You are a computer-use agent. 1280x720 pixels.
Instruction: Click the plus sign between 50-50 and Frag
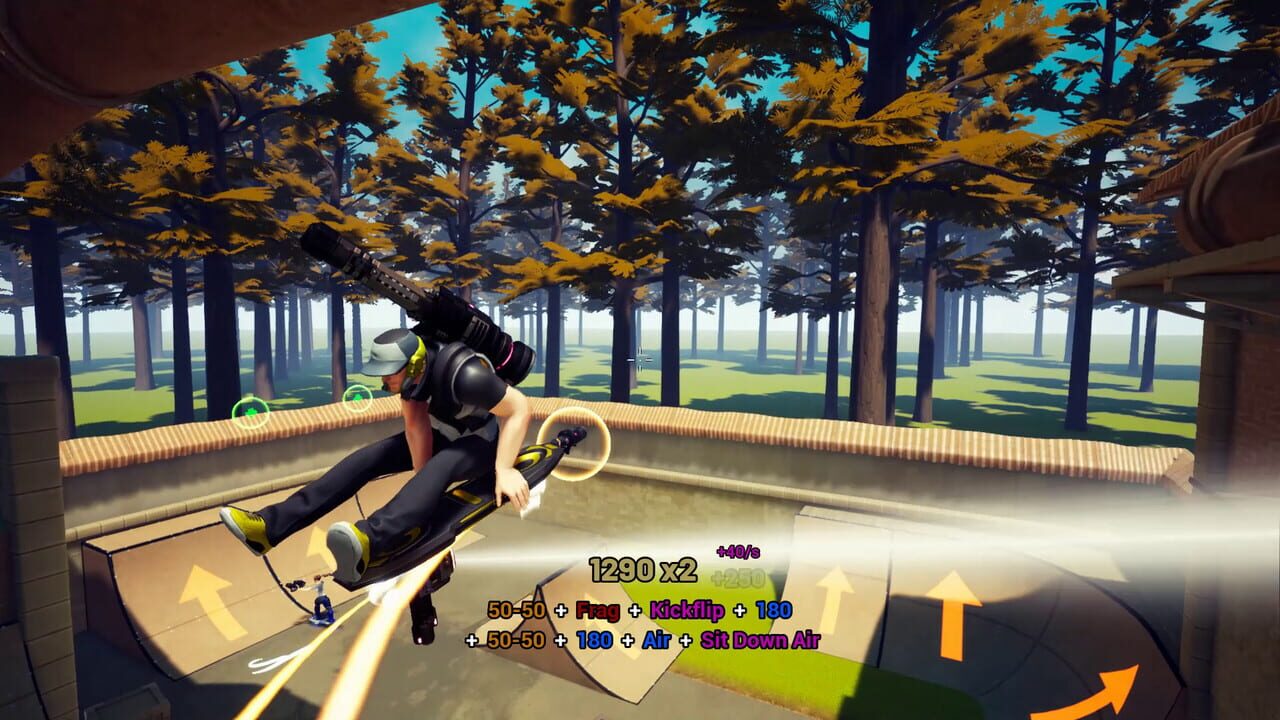(561, 609)
